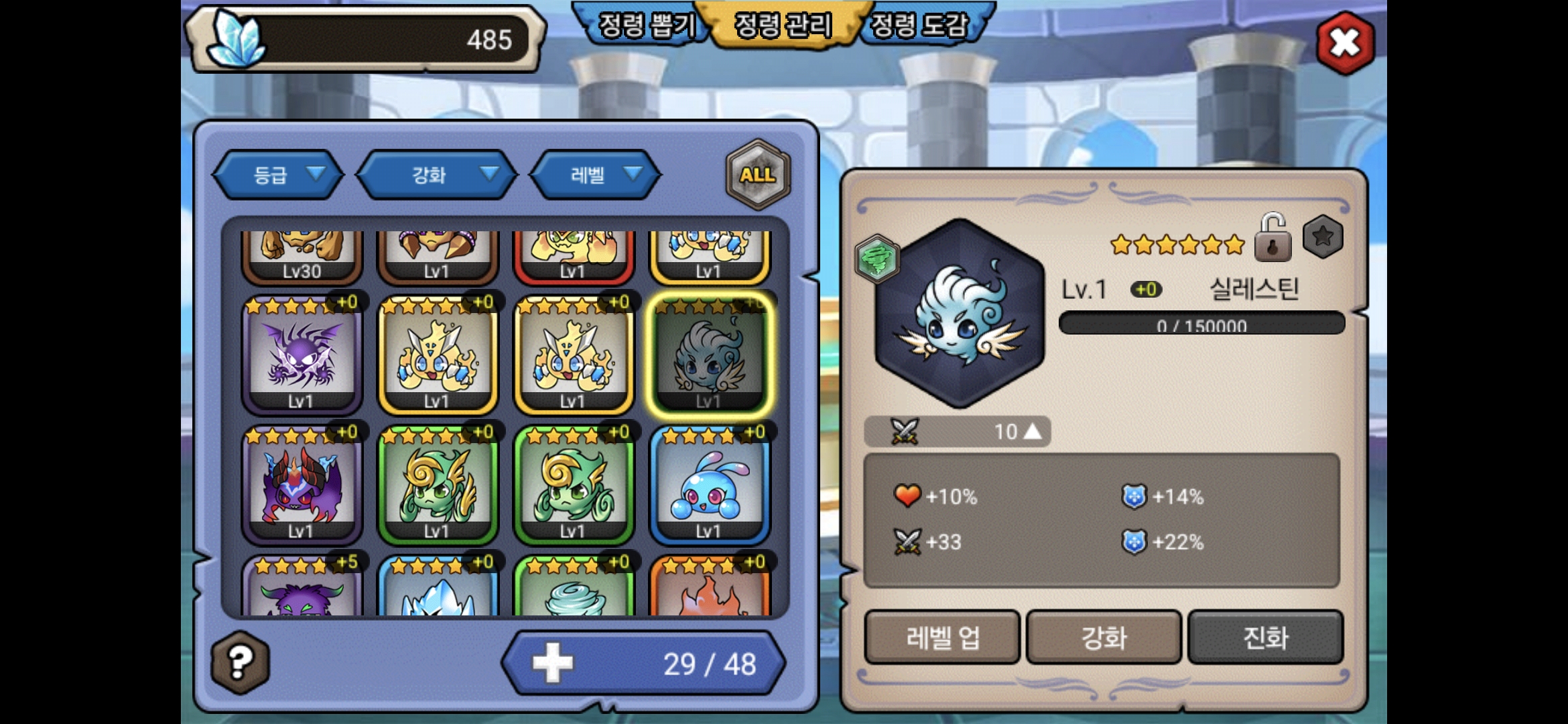This screenshot has width=1568, height=724.
Task: Open the question mark help button
Action: point(240,662)
